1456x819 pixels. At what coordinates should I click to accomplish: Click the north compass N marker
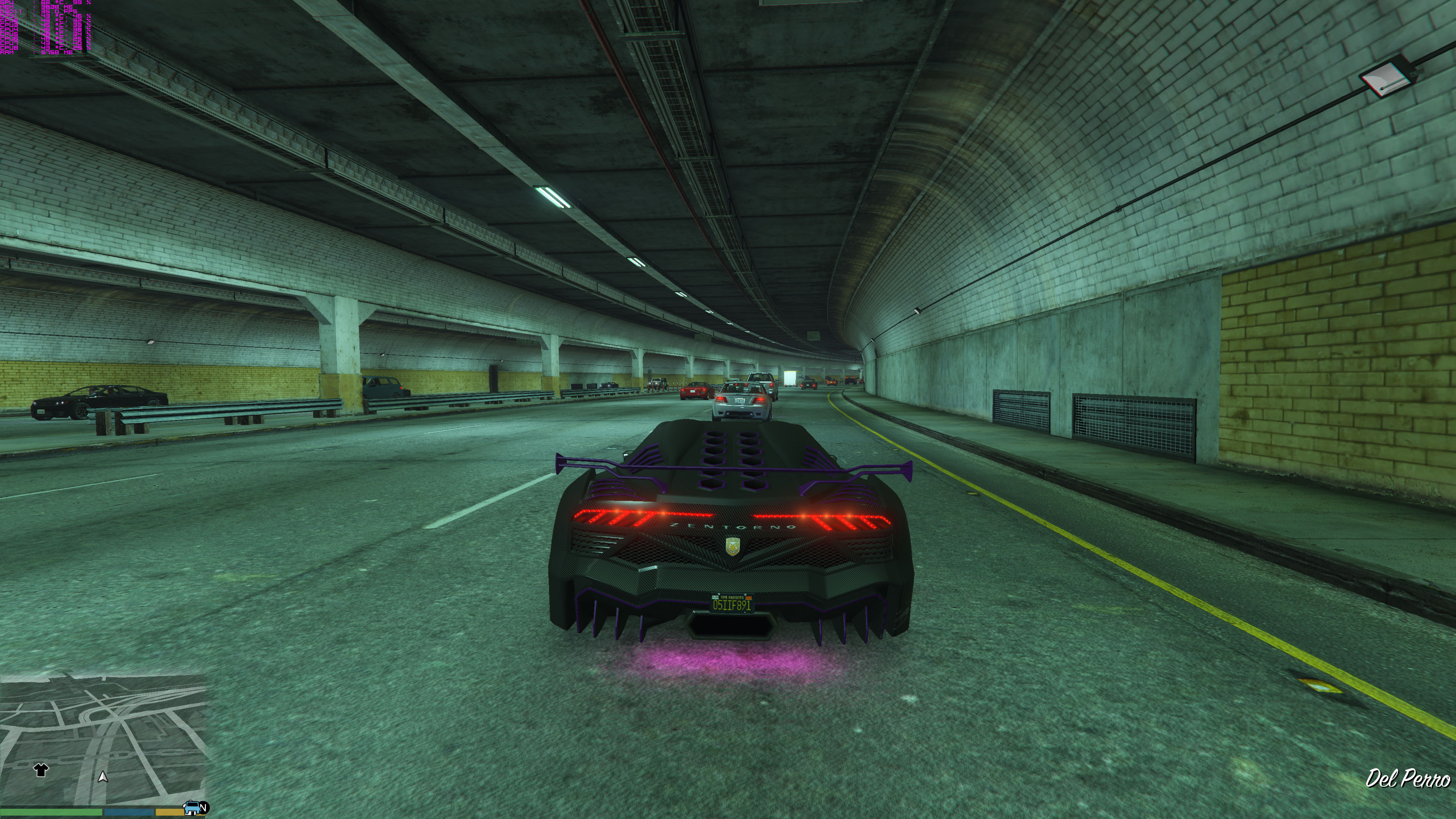204,807
